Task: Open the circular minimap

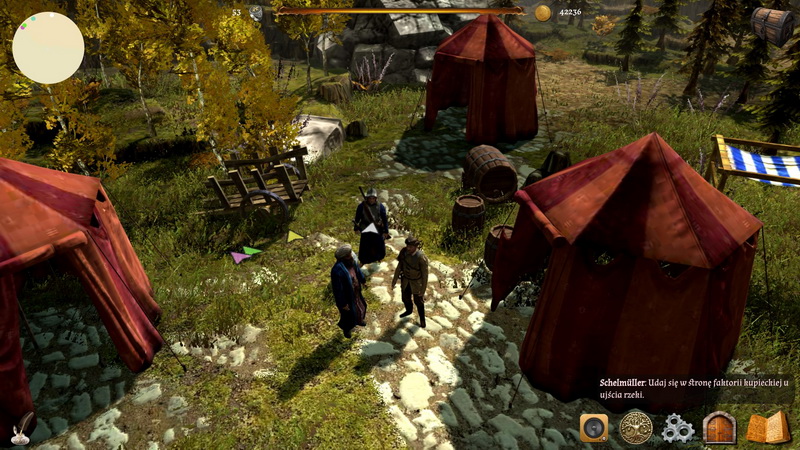Action: pyautogui.click(x=48, y=48)
